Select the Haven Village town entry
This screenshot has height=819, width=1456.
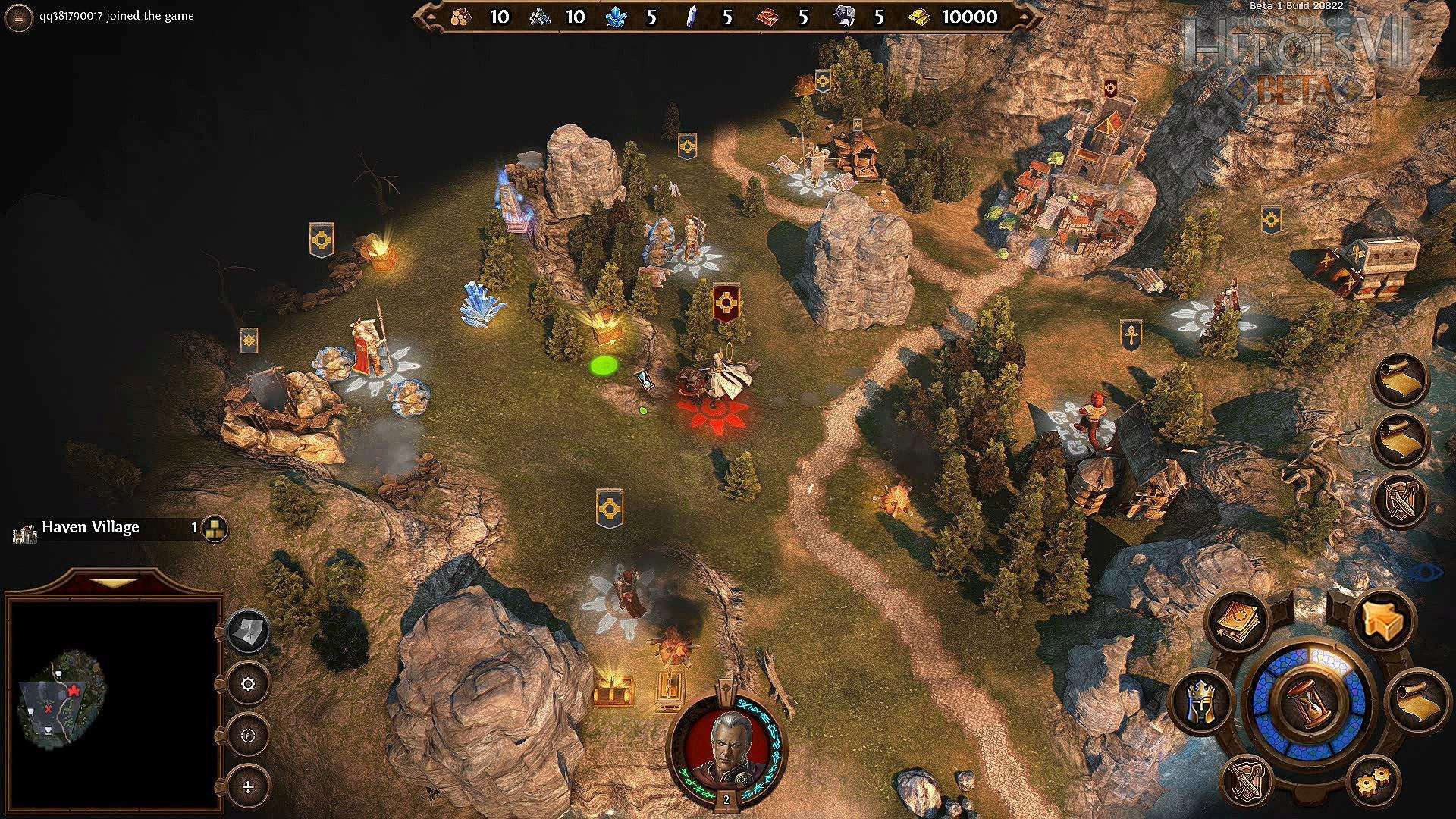pos(90,528)
